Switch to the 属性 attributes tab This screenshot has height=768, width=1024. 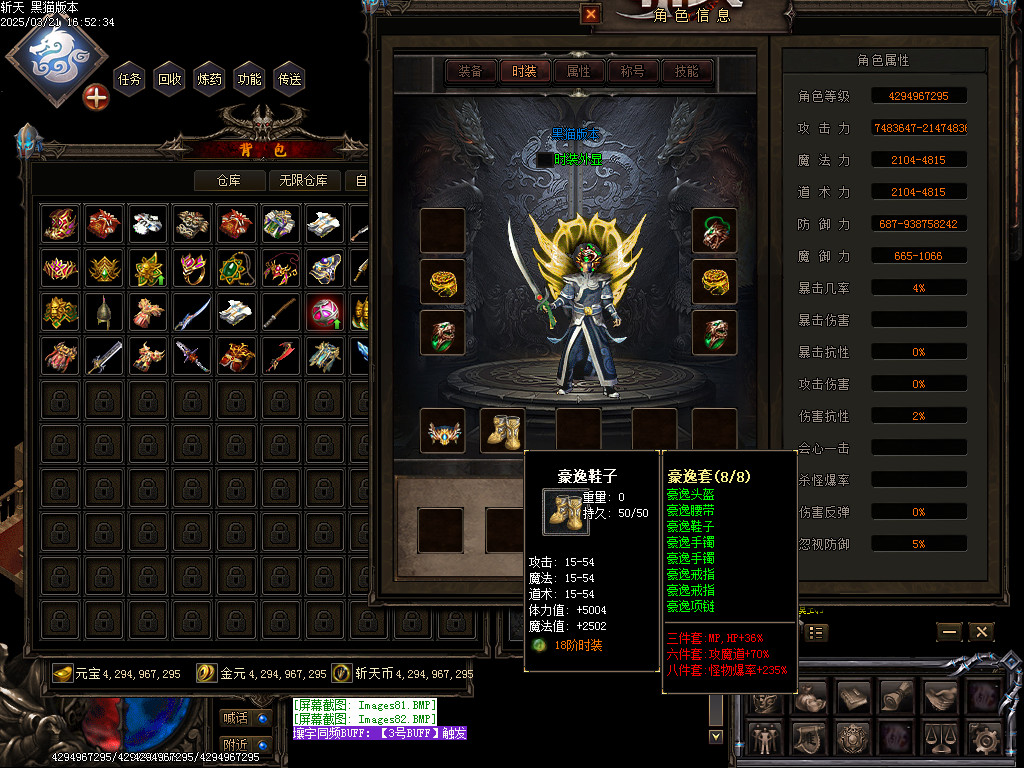point(579,71)
